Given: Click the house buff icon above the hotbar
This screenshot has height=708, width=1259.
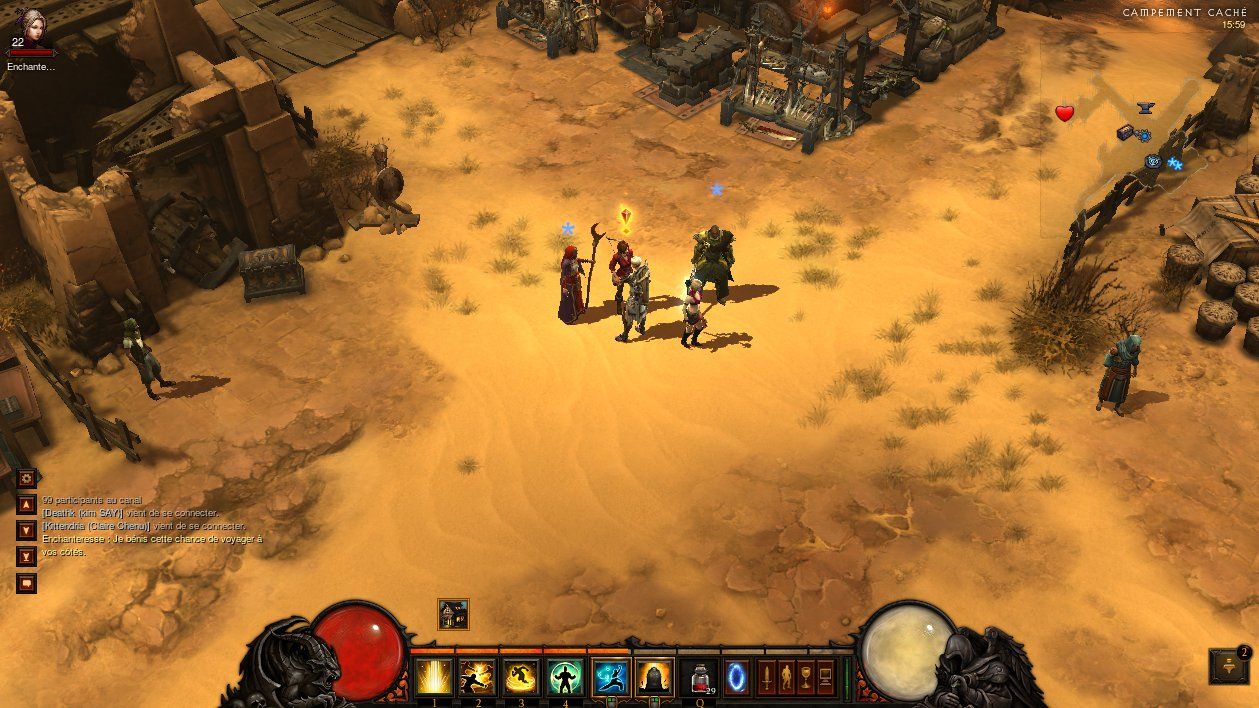Looking at the screenshot, I should [453, 614].
